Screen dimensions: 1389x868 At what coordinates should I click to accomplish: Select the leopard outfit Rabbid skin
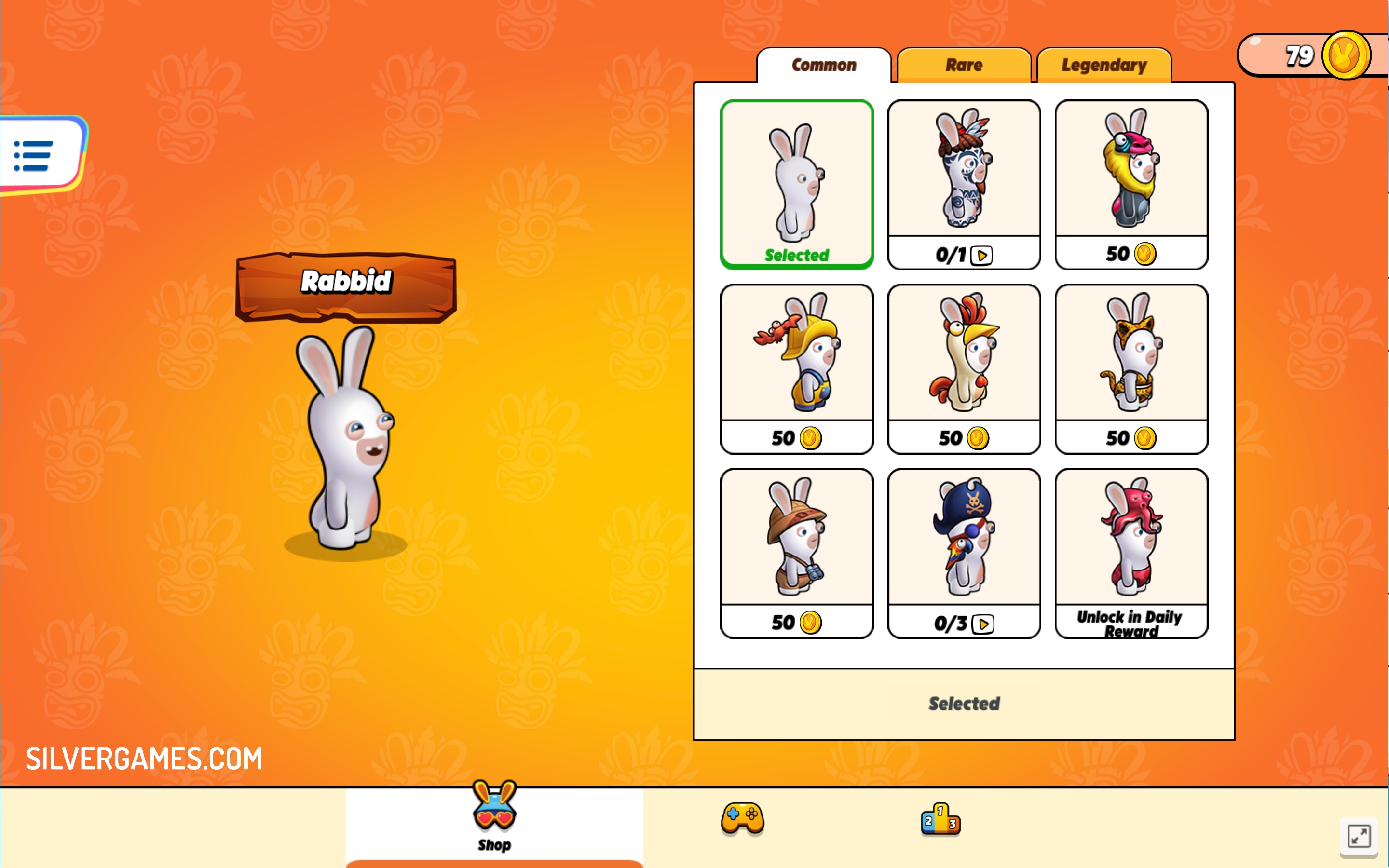(x=1131, y=368)
